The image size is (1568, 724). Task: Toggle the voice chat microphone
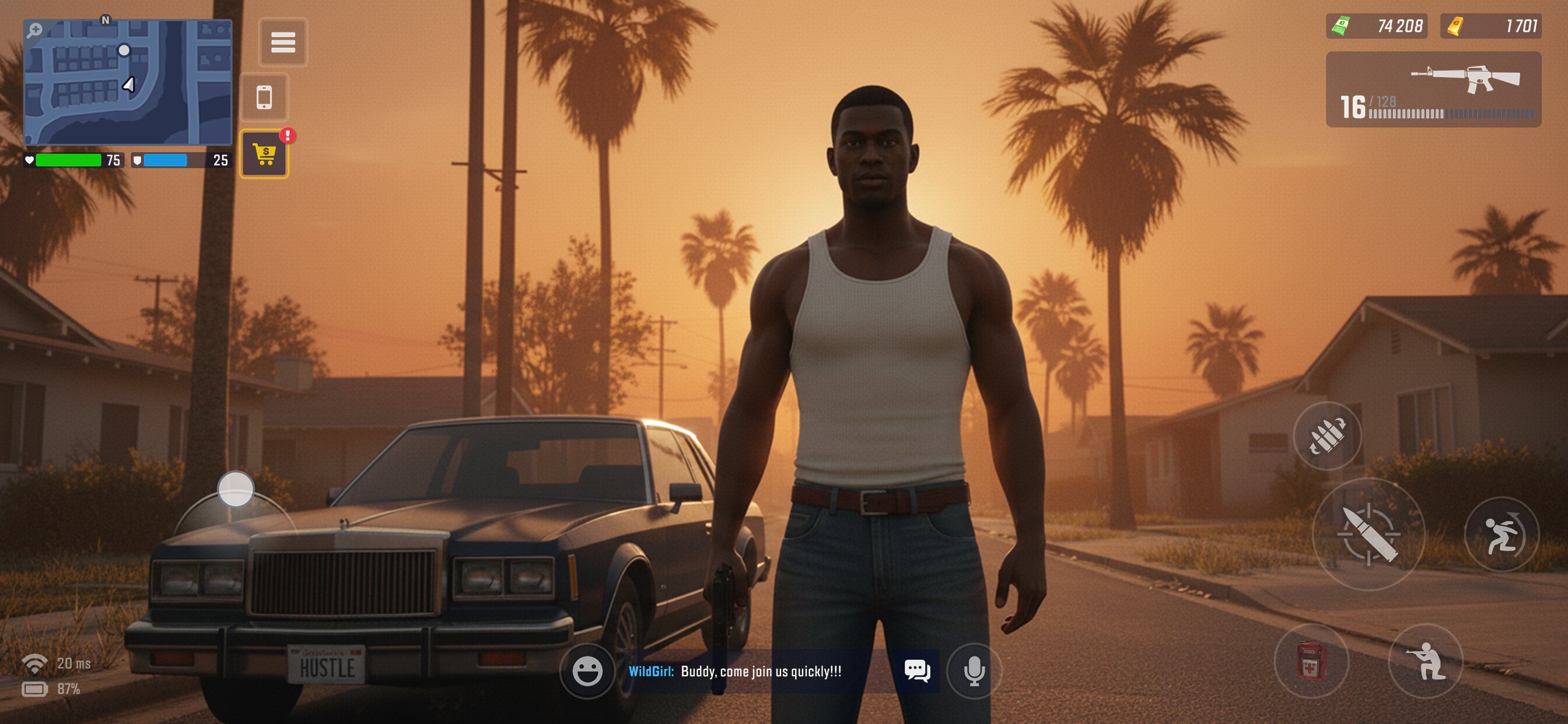pos(974,671)
